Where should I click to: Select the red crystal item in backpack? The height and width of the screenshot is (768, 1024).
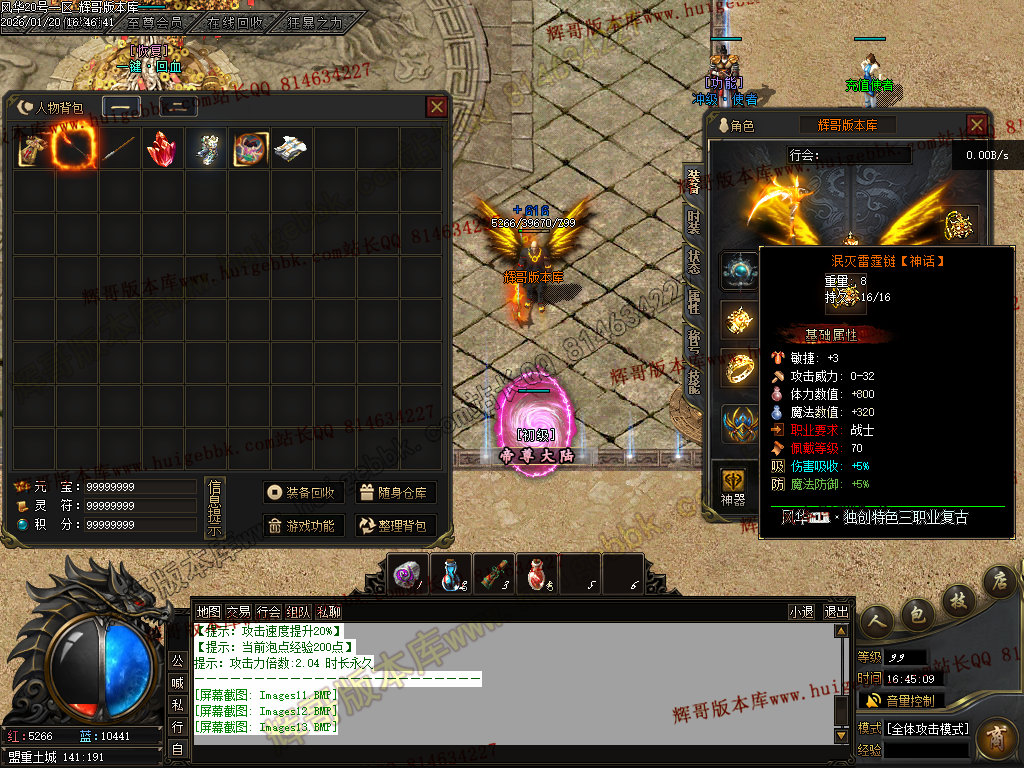coord(162,149)
